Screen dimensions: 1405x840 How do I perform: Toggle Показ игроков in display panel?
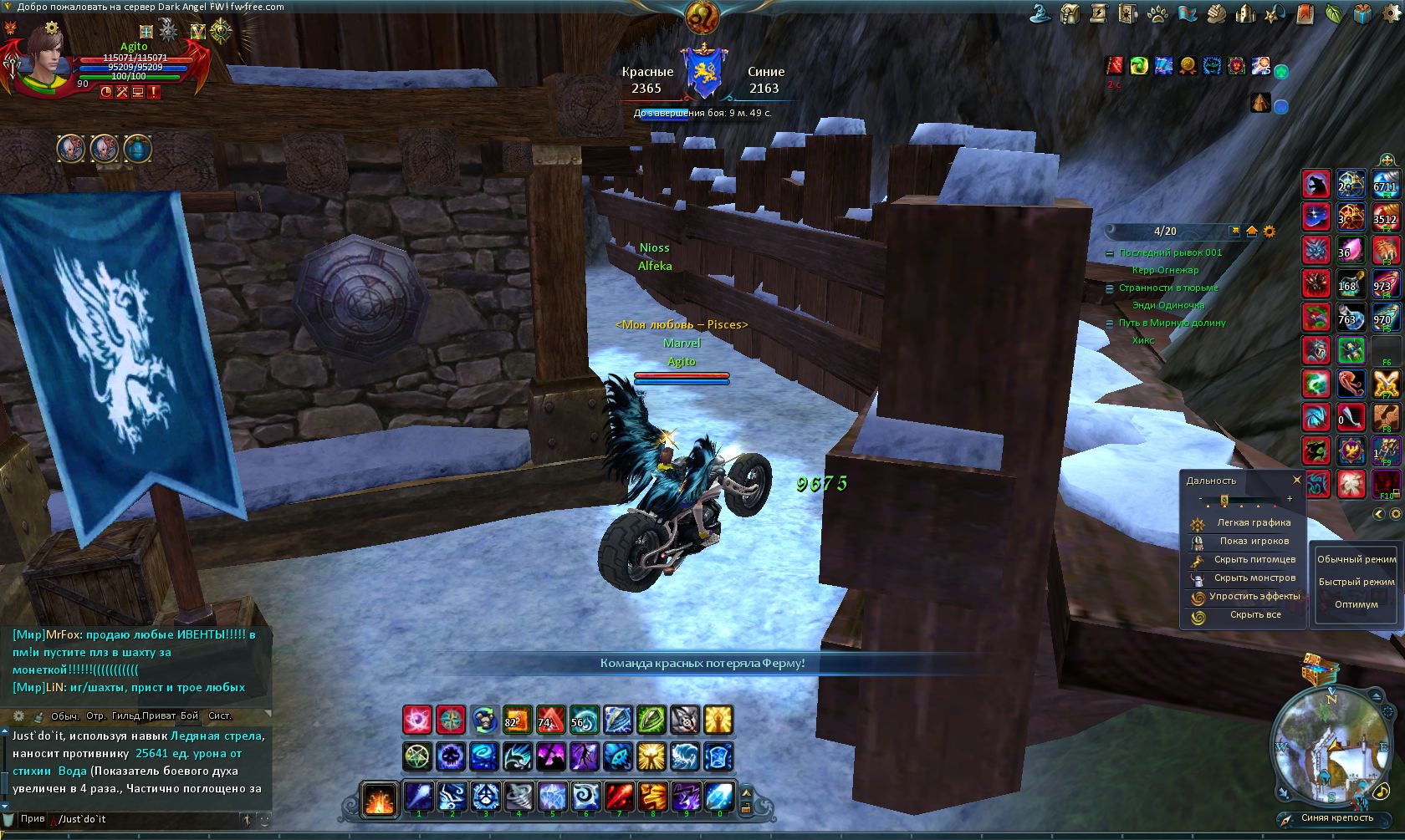[1253, 542]
